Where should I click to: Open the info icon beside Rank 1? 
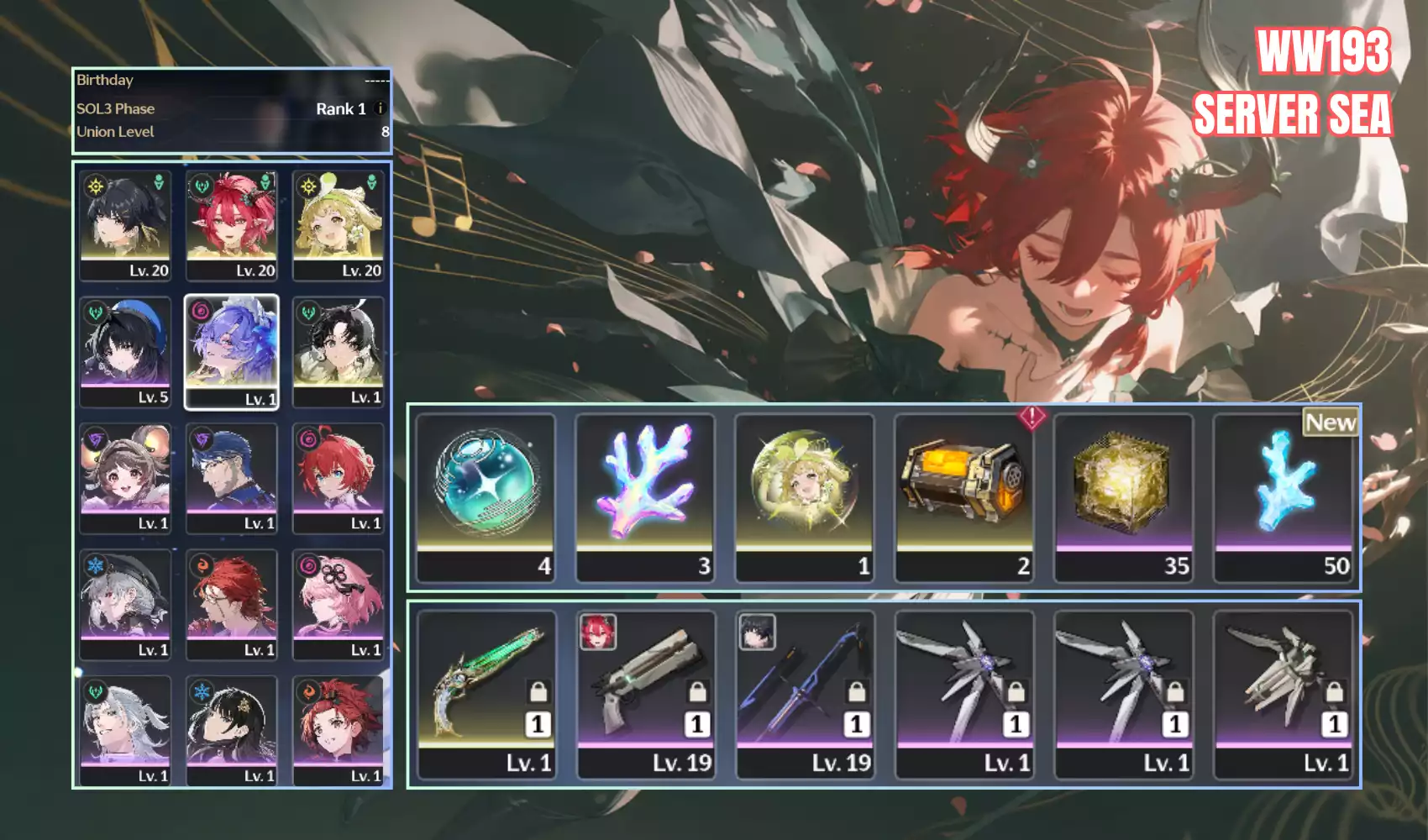(380, 108)
